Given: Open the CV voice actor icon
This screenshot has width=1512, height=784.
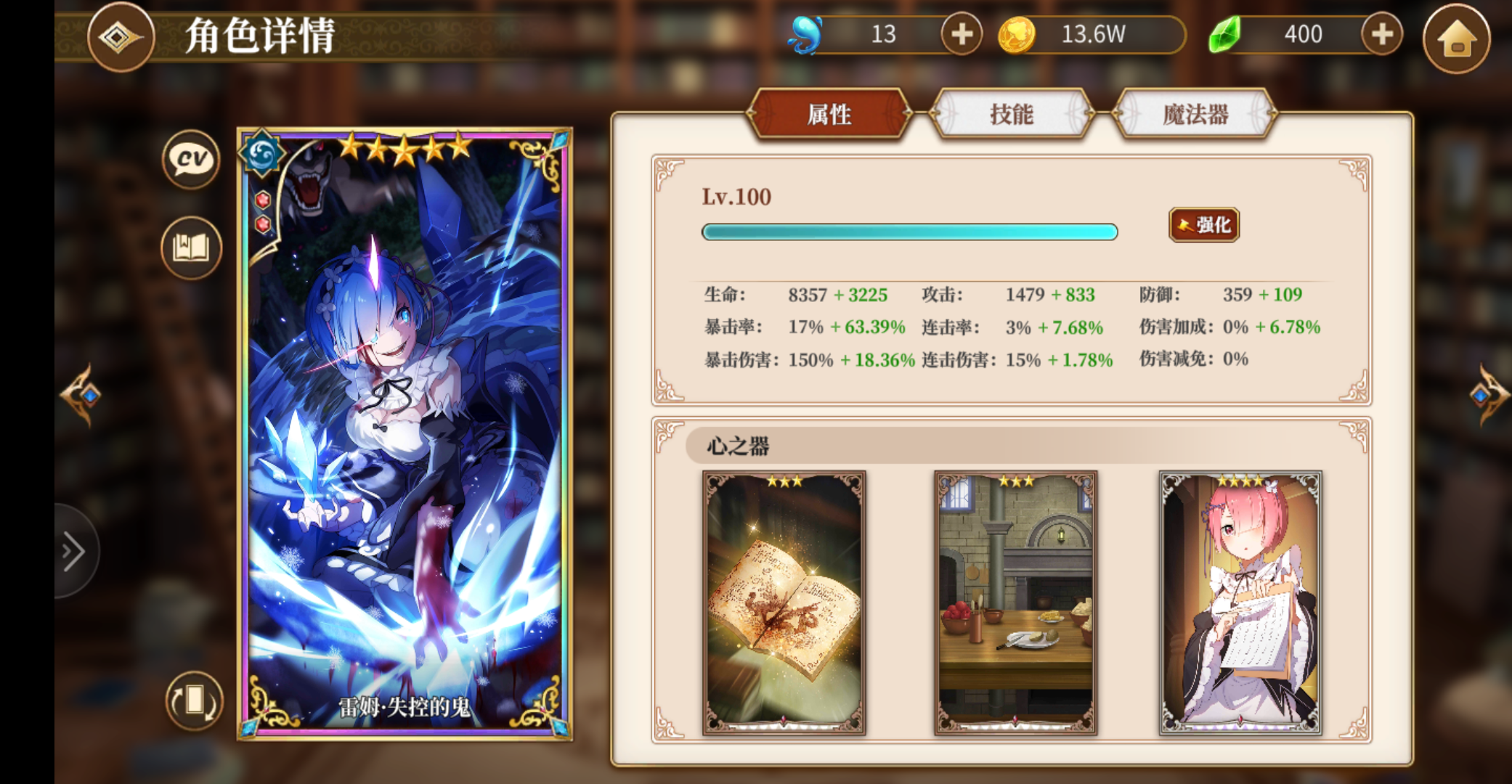Looking at the screenshot, I should click(190, 160).
